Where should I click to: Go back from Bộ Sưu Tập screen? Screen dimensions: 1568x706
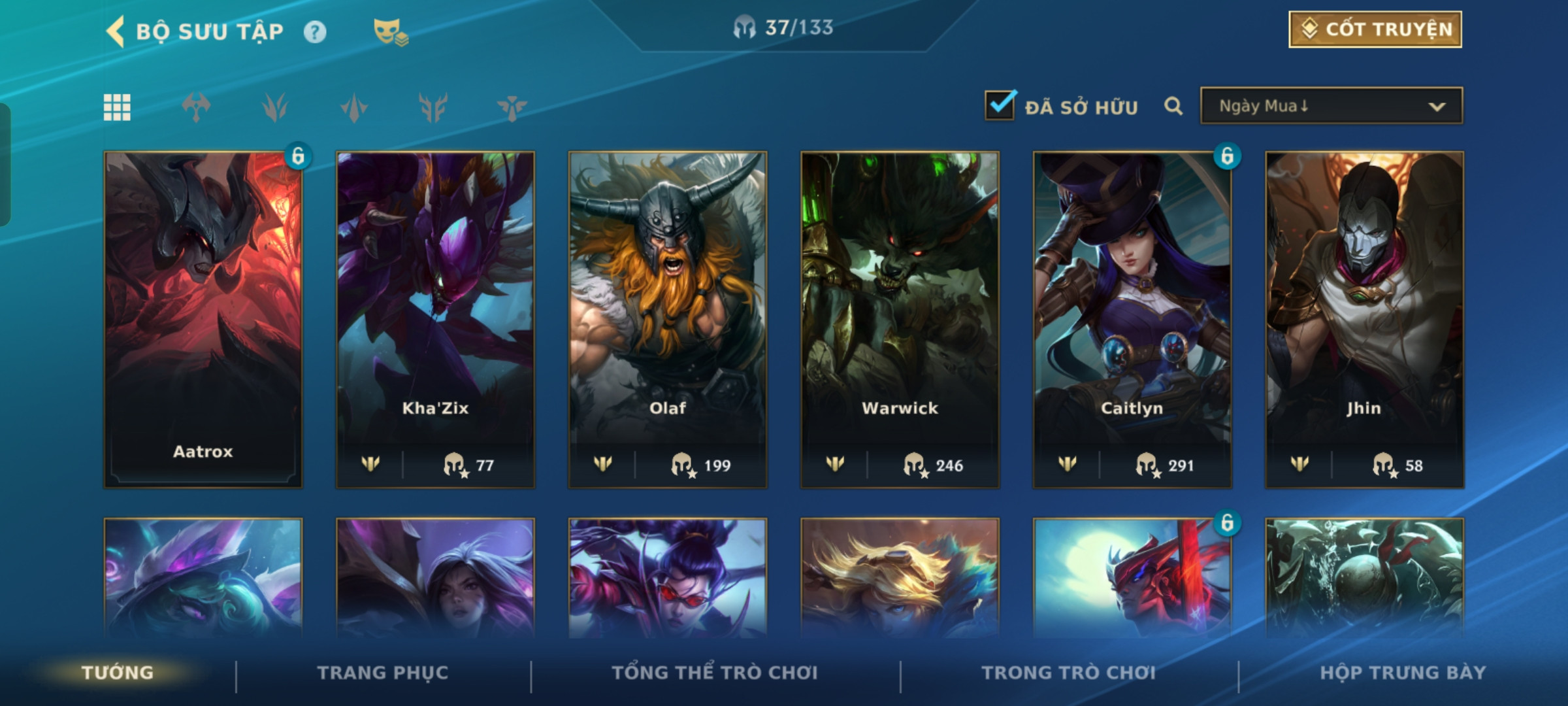click(x=116, y=31)
